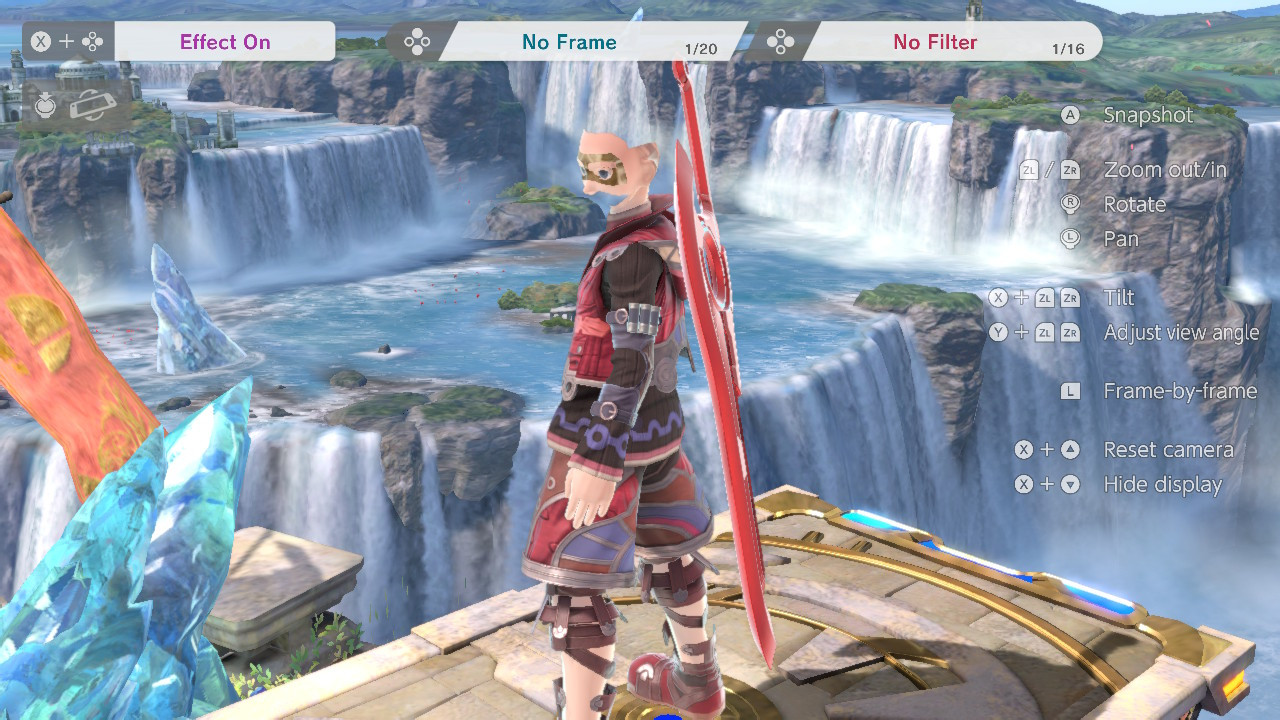
Task: Click the item capsule icon top-left
Action: click(44, 104)
